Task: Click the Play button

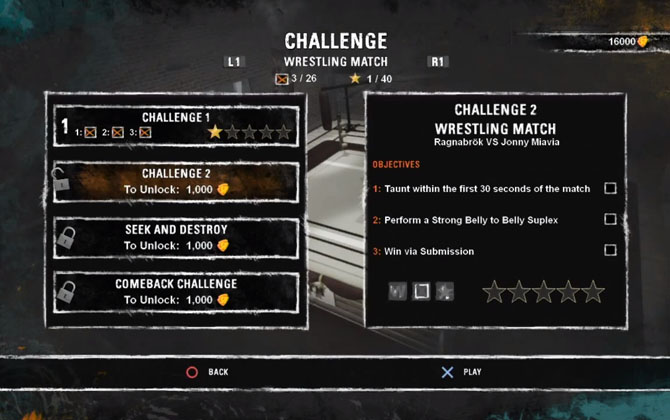Action: point(461,372)
